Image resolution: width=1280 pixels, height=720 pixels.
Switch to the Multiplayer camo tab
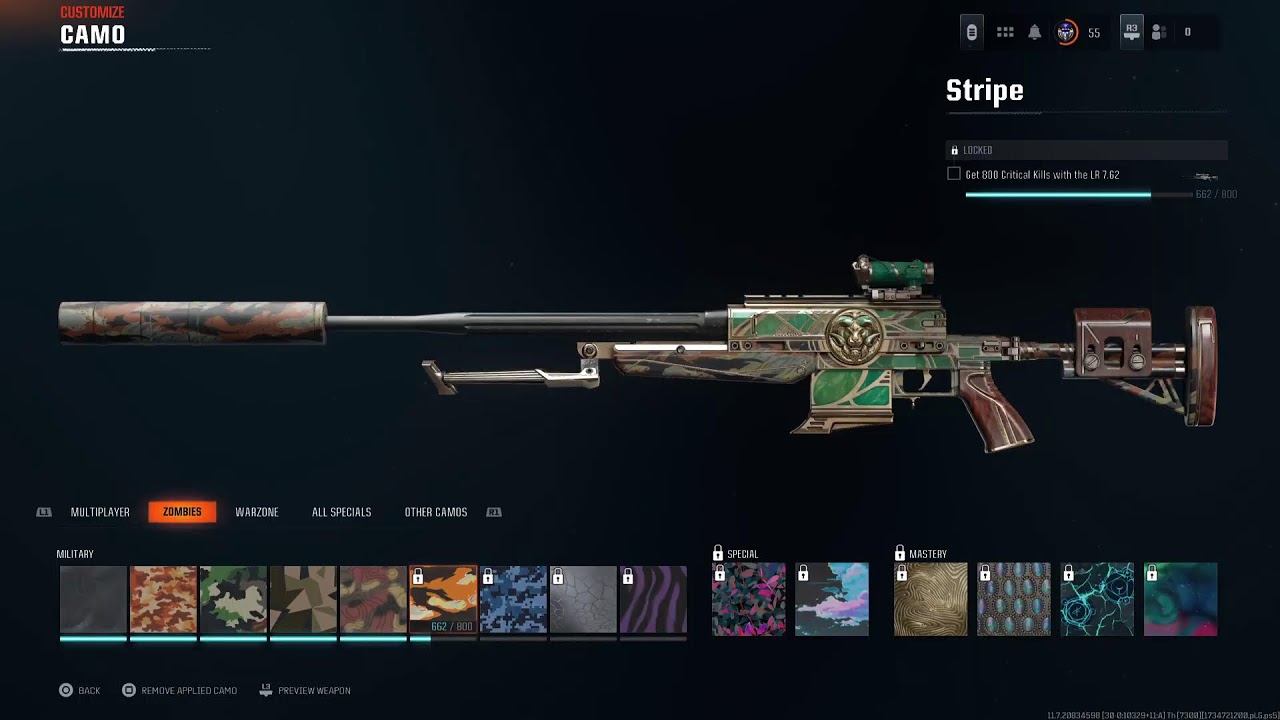pos(100,512)
